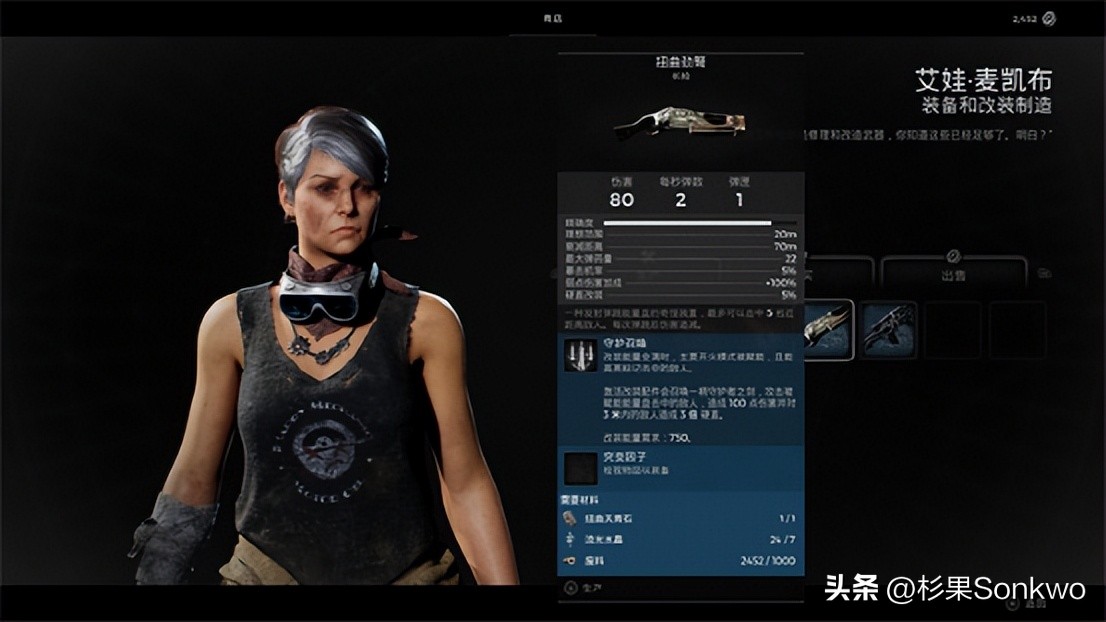Select the empty 突变因子 mutator slot
Screen dimensions: 1106x622
578,468
